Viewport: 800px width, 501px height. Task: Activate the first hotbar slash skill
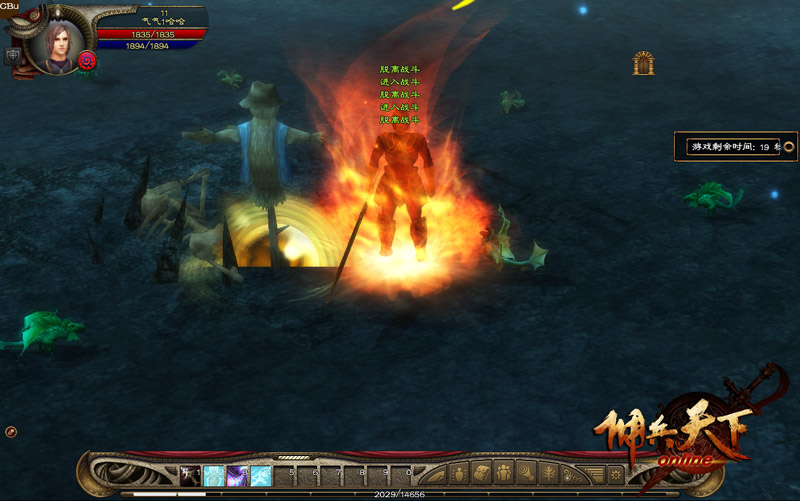click(190, 475)
